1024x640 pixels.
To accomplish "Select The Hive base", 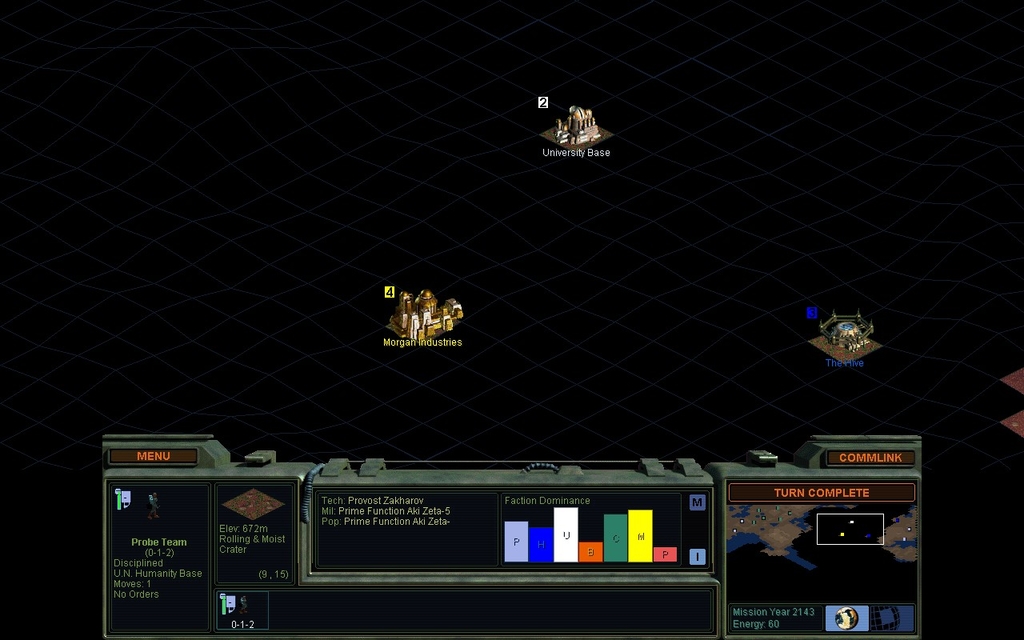I will [845, 334].
